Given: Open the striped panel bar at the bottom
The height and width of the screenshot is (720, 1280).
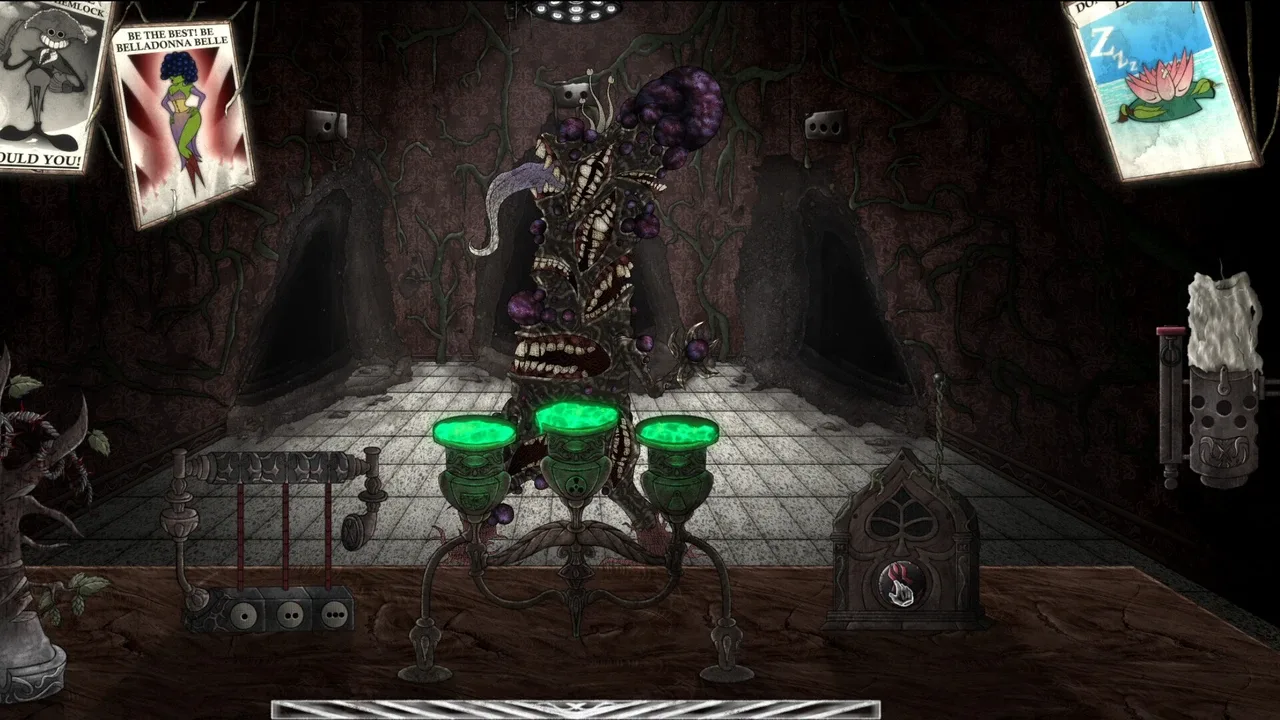Looking at the screenshot, I should tap(575, 709).
